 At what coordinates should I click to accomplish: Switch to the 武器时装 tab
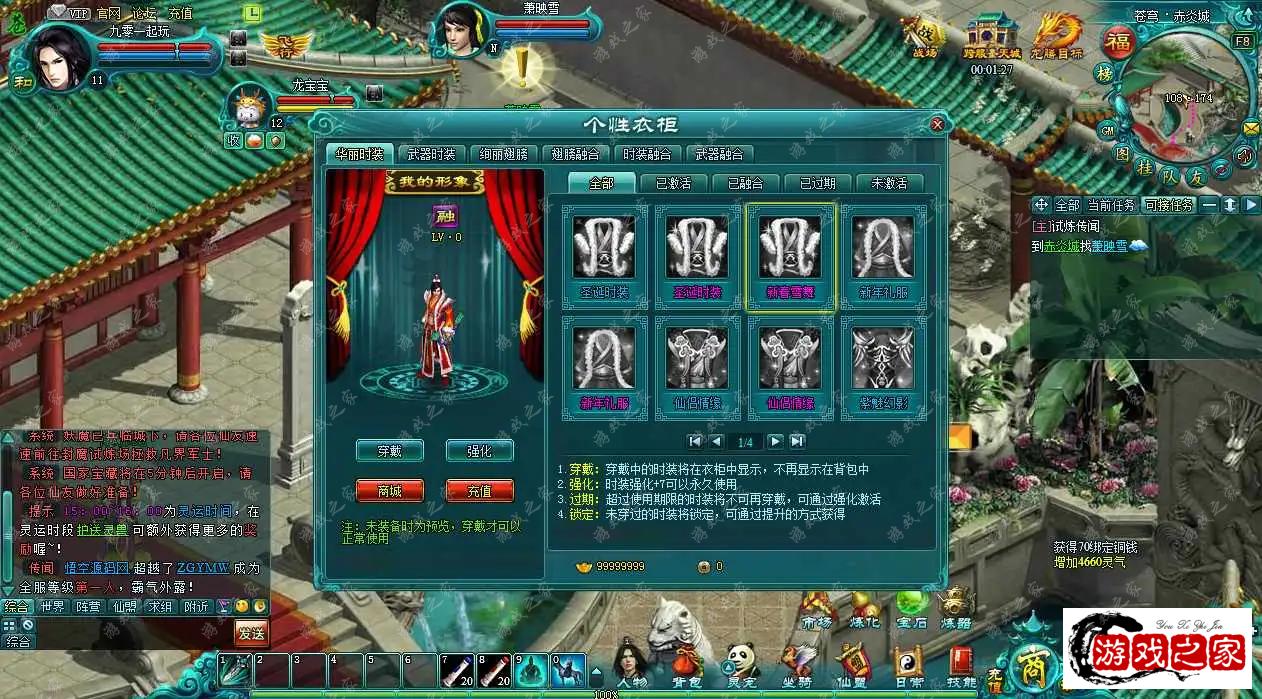(432, 154)
